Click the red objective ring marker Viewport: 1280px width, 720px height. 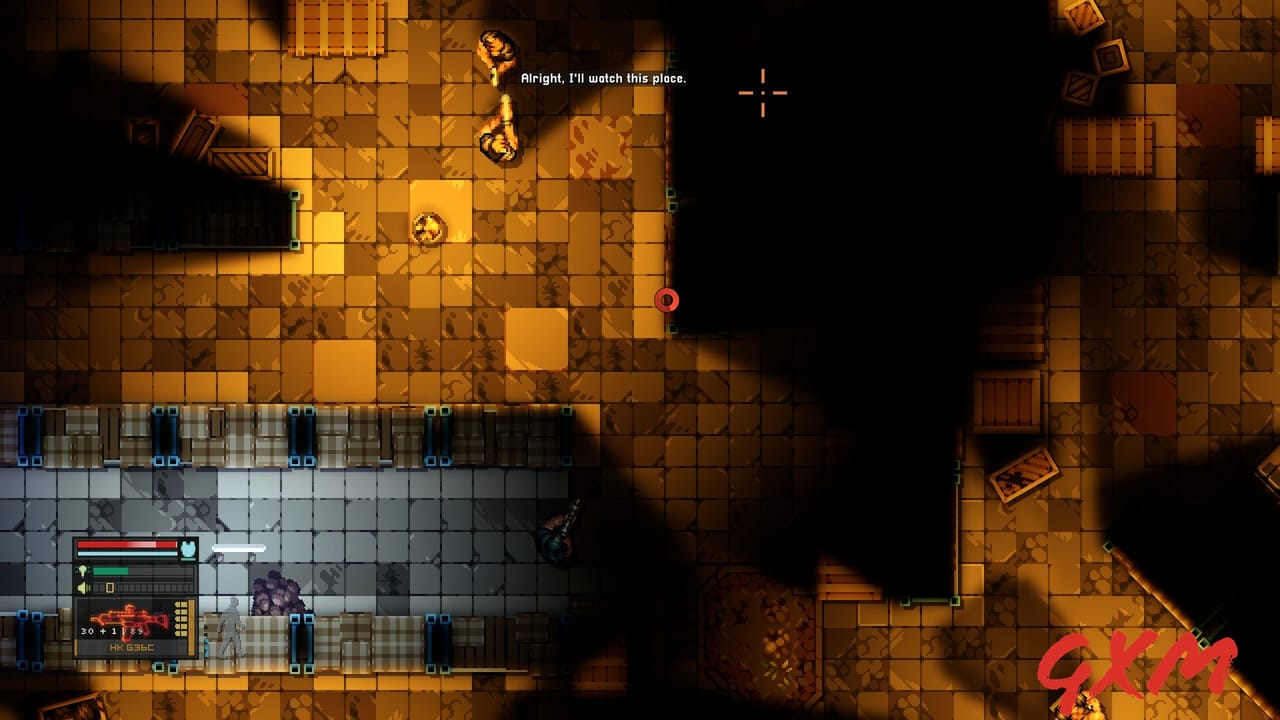pyautogui.click(x=667, y=299)
